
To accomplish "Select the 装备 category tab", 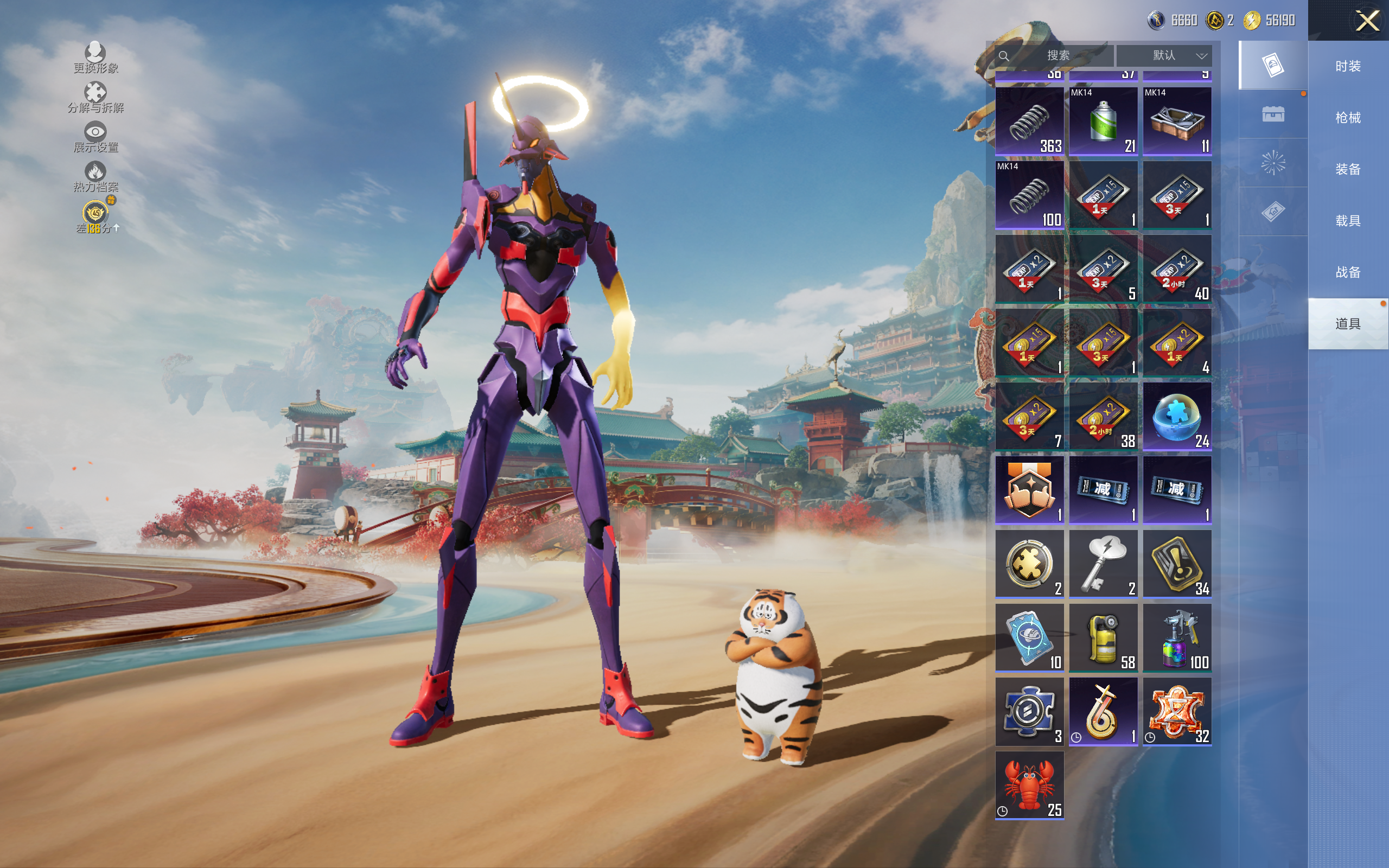I will click(x=1347, y=169).
